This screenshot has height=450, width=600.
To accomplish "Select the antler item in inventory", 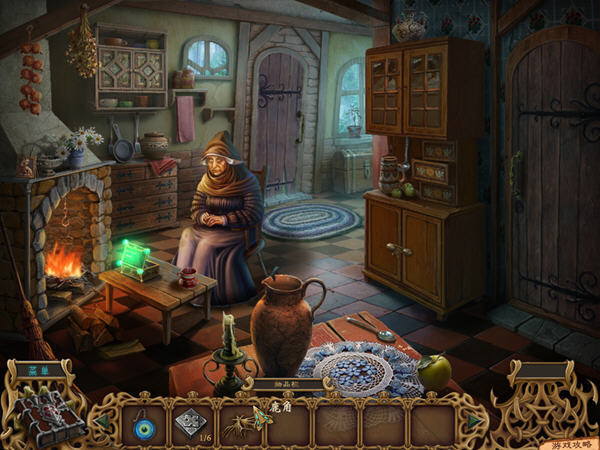I will 241,424.
